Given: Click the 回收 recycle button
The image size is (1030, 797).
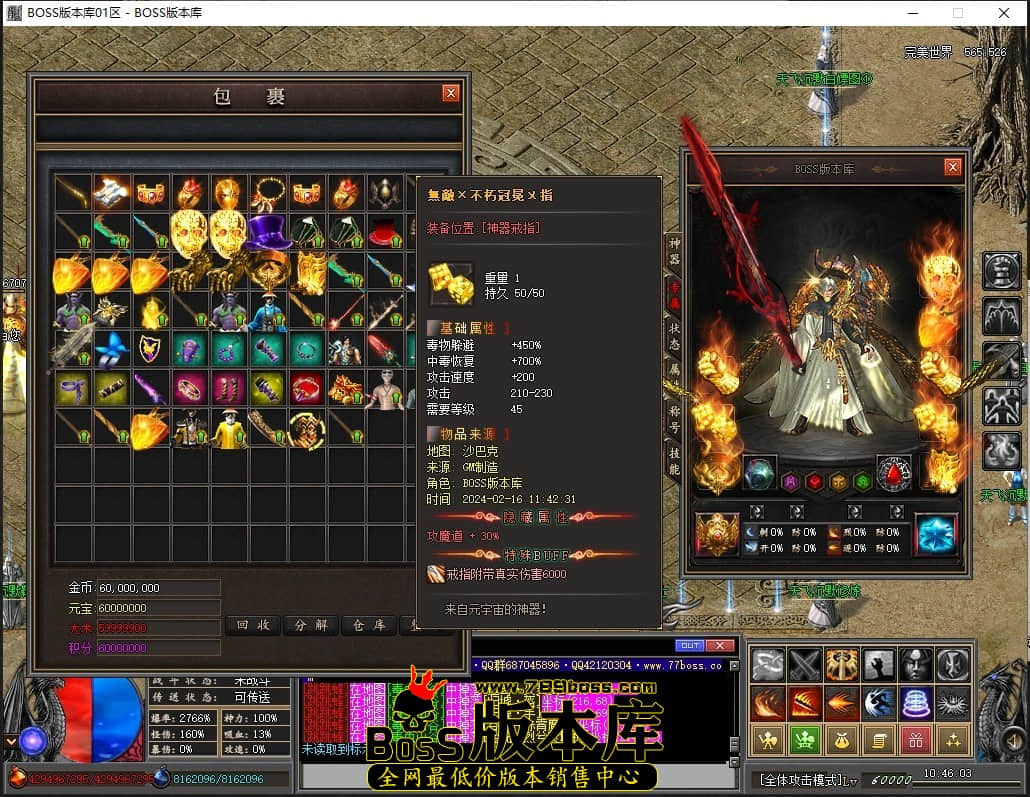Looking at the screenshot, I should (251, 625).
